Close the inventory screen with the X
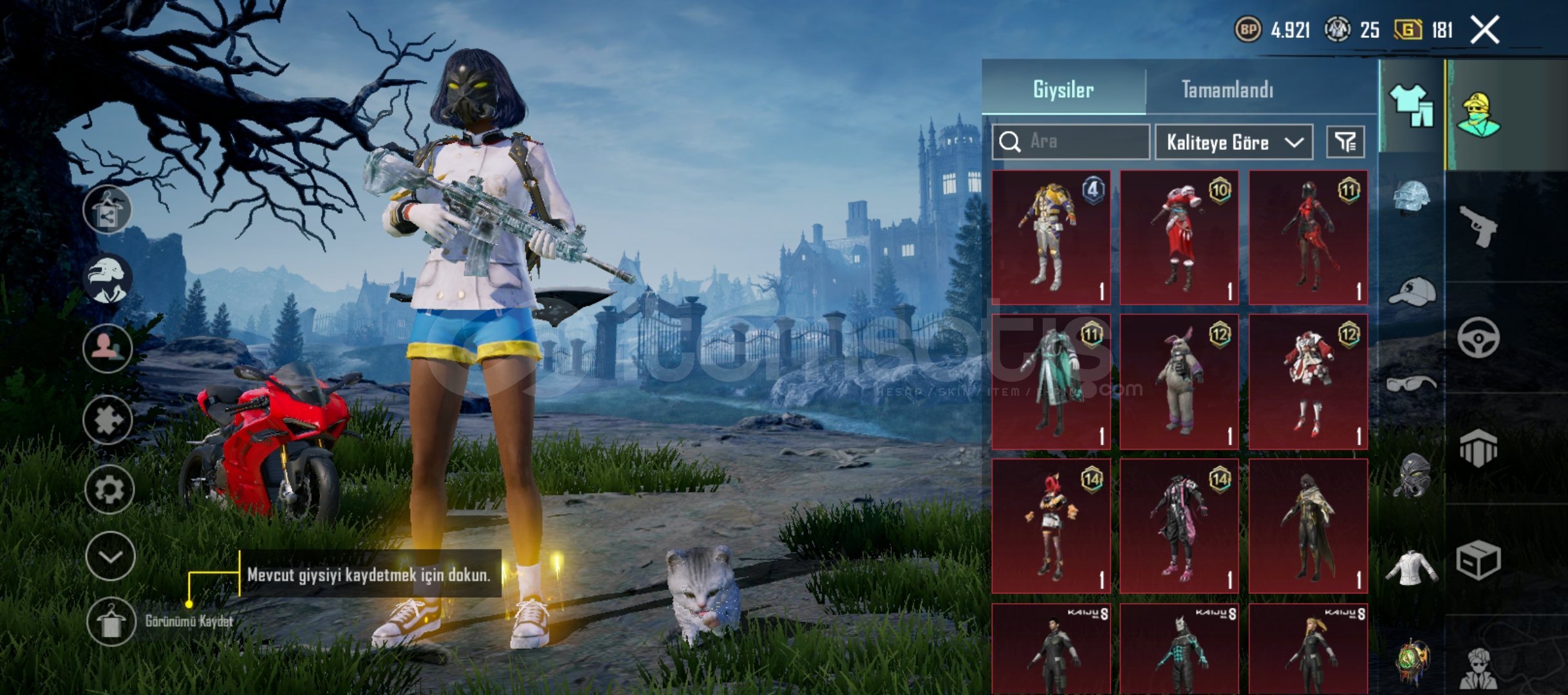This screenshot has height=695, width=1568. point(1485,30)
